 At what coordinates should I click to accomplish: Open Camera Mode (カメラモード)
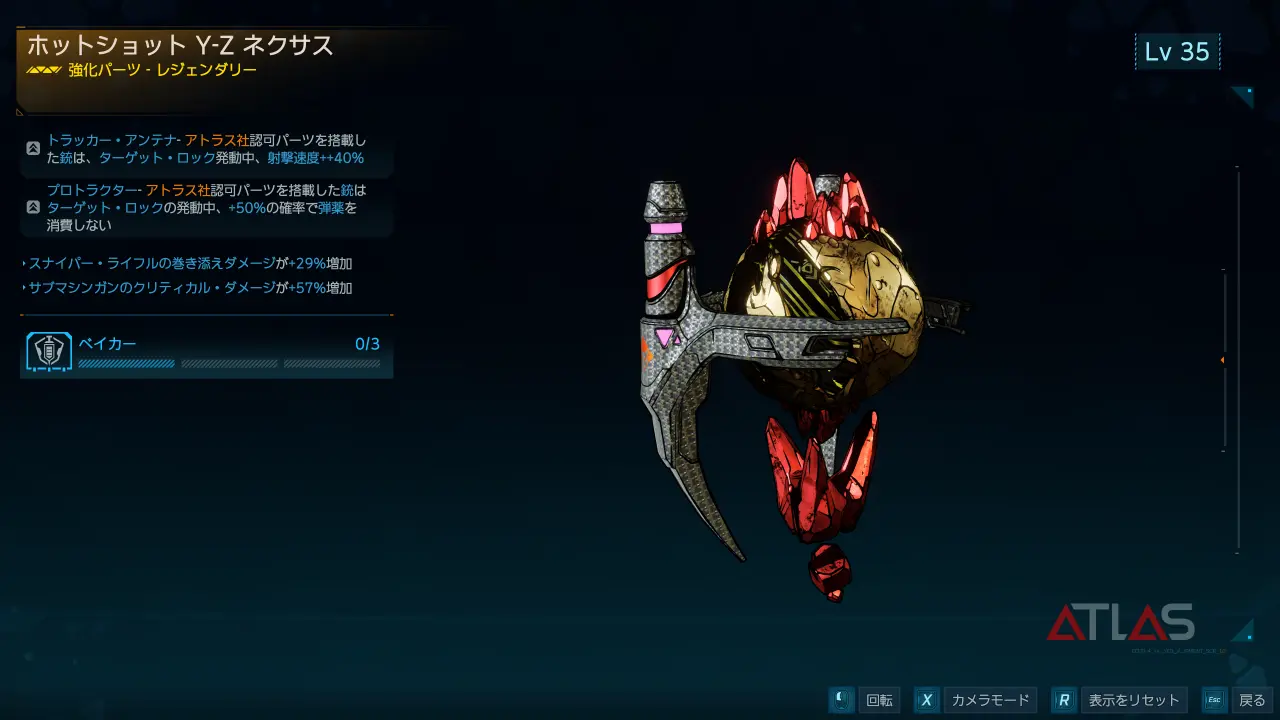point(989,700)
